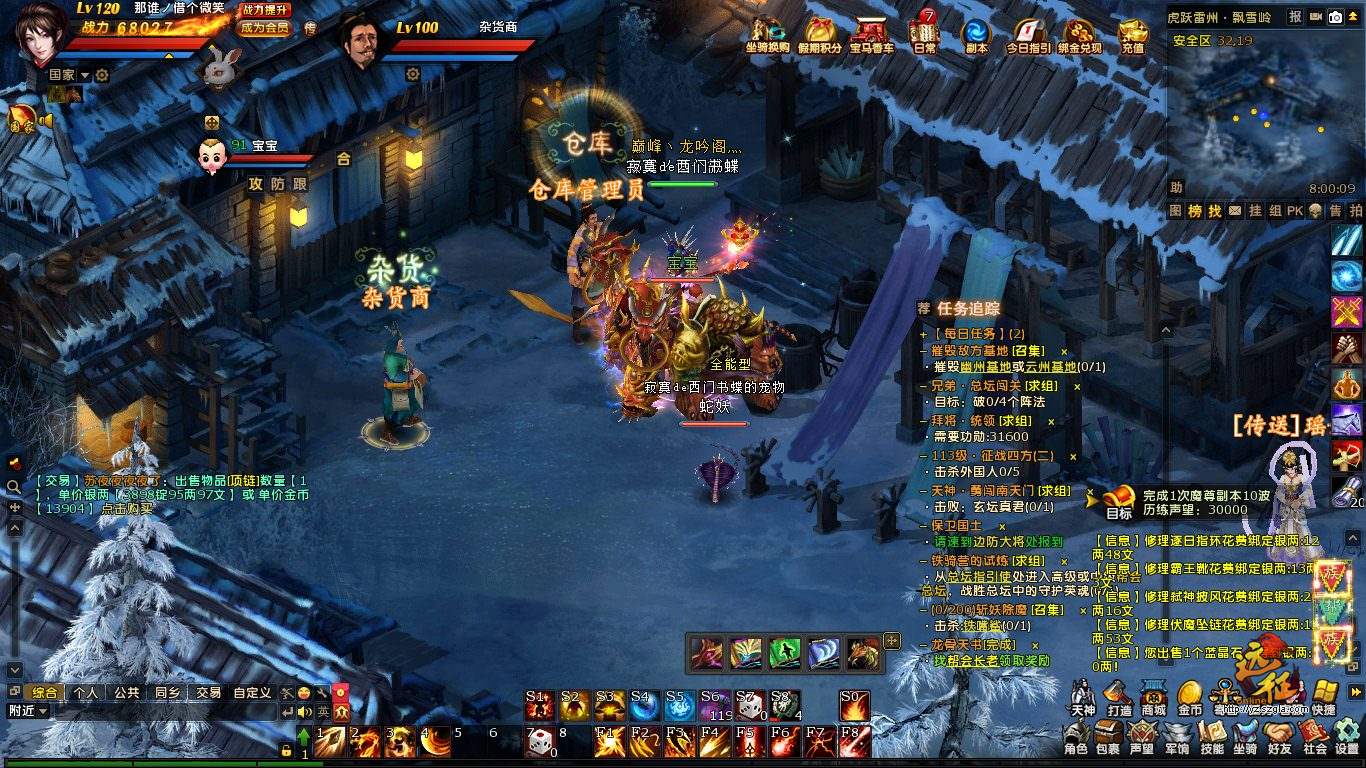The image size is (1366, 768).
Task: Switch to the 交易 chat tab
Action: point(208,692)
